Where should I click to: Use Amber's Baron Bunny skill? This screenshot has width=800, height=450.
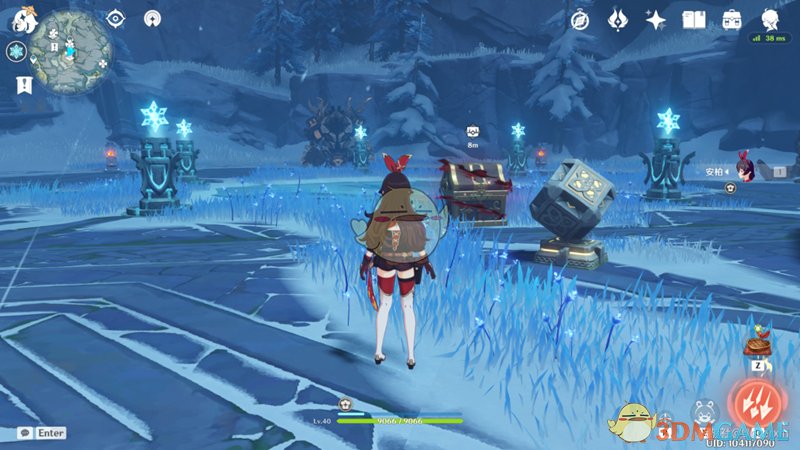[x=703, y=411]
